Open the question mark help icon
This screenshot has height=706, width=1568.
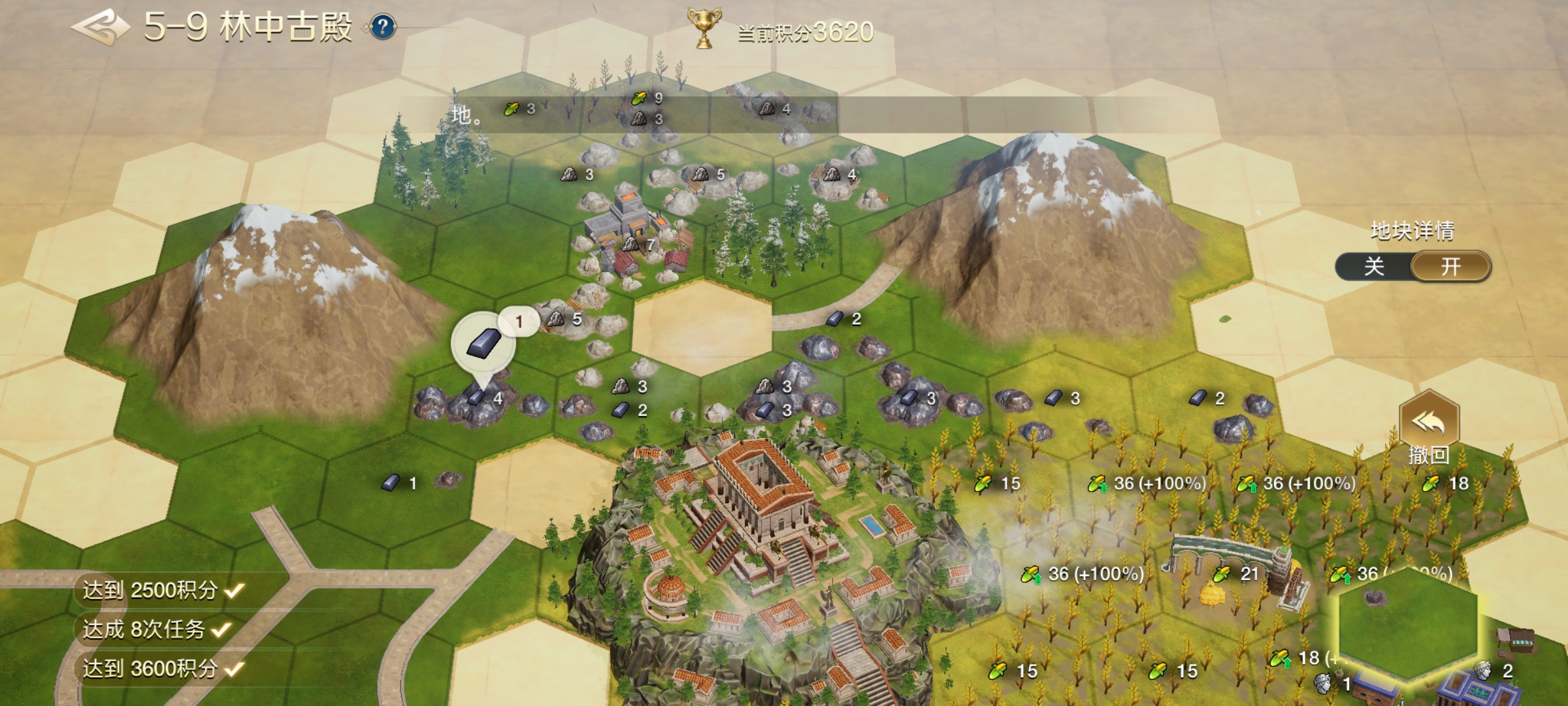(x=383, y=27)
